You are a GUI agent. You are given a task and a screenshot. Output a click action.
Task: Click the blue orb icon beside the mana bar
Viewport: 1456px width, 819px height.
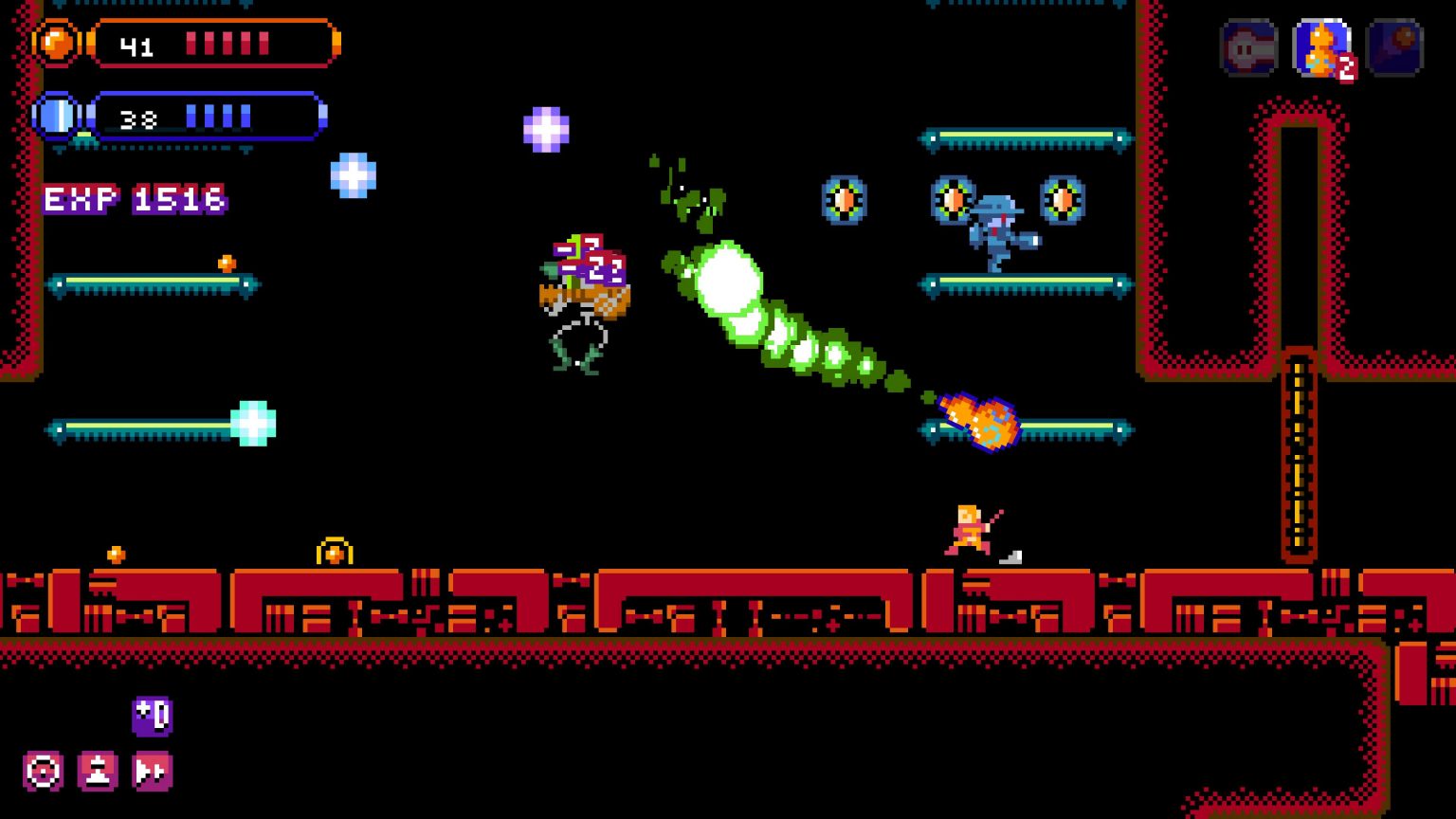click(x=57, y=116)
